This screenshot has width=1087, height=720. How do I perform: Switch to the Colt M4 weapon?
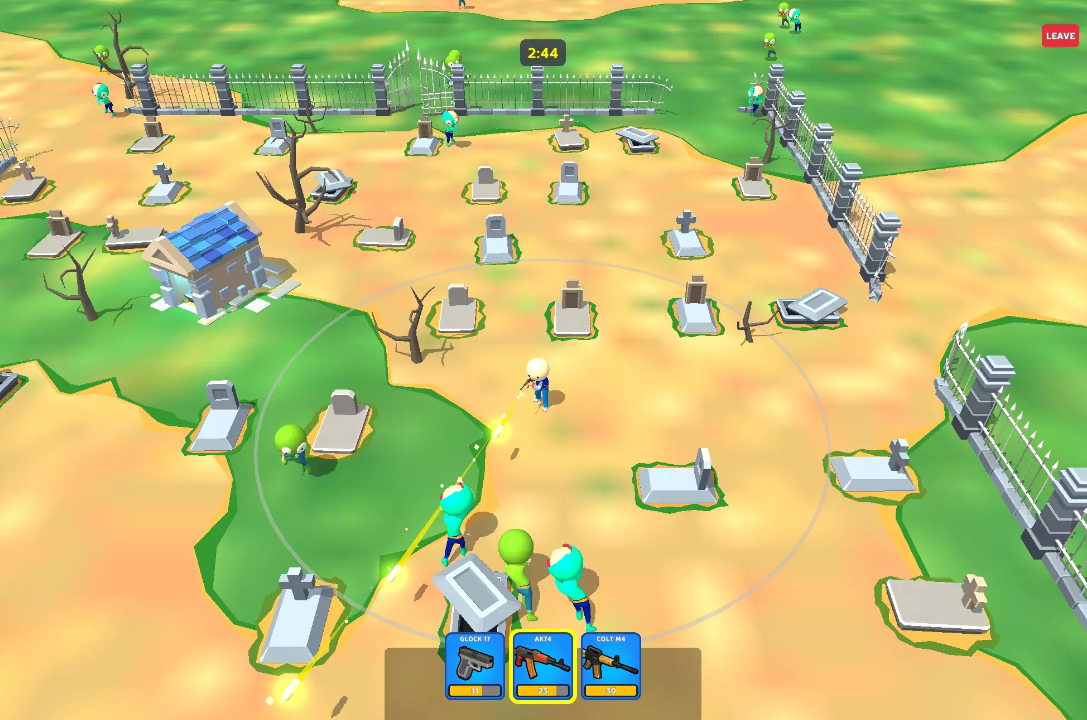[610, 666]
